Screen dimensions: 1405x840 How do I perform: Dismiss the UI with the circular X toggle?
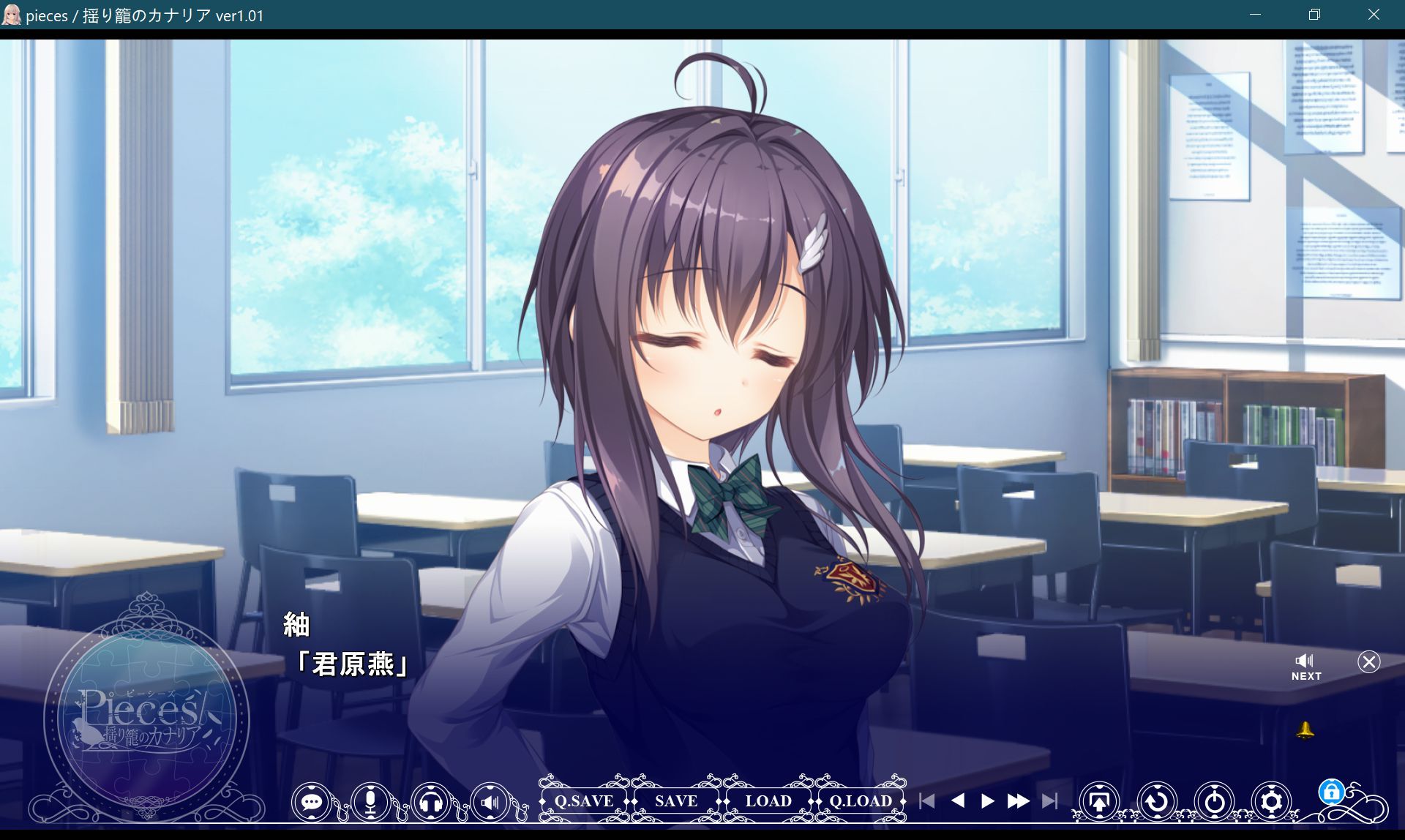[1369, 662]
